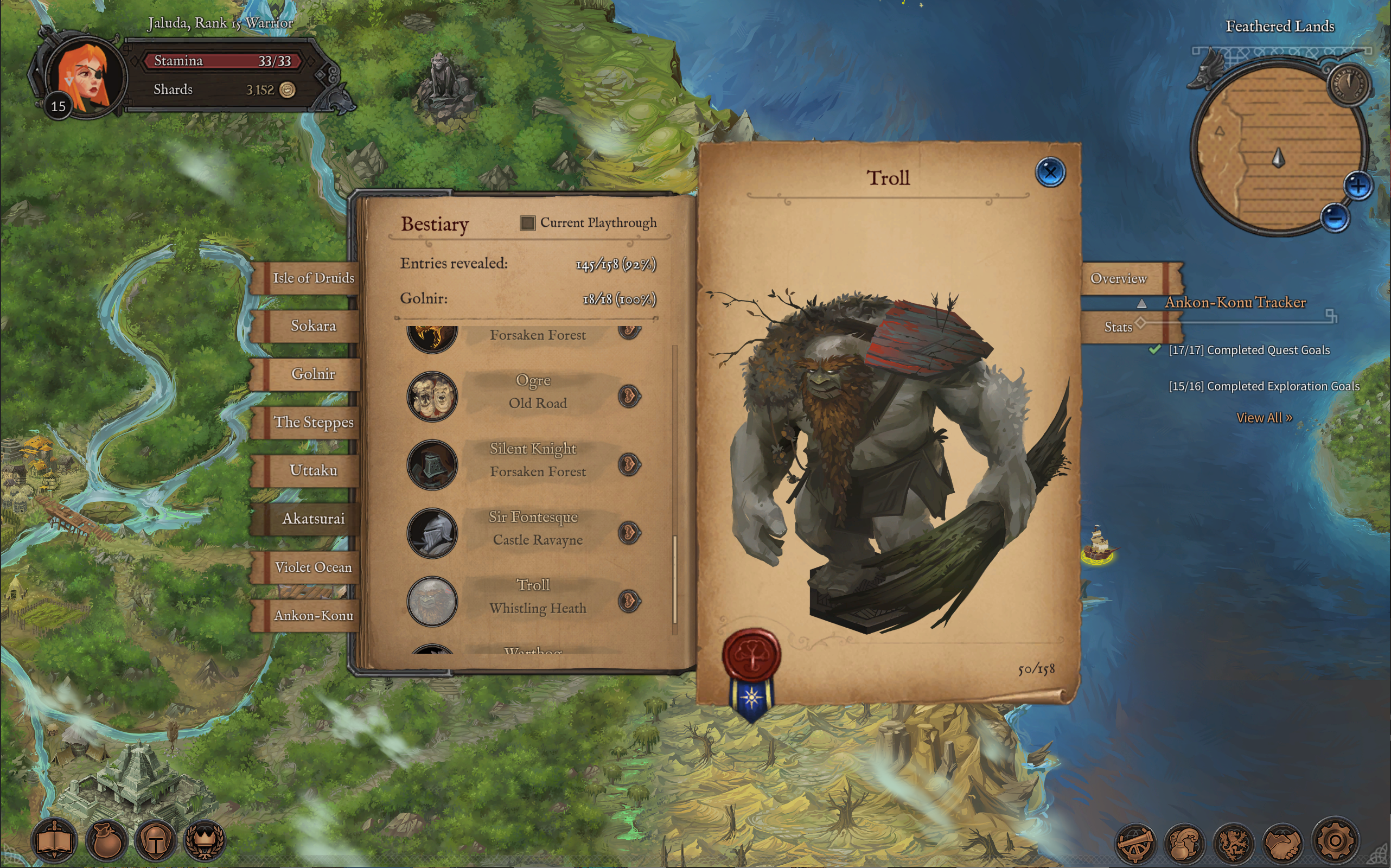Switch to the Isle of Druids tab
Screen dimensions: 1391x868
pos(312,278)
